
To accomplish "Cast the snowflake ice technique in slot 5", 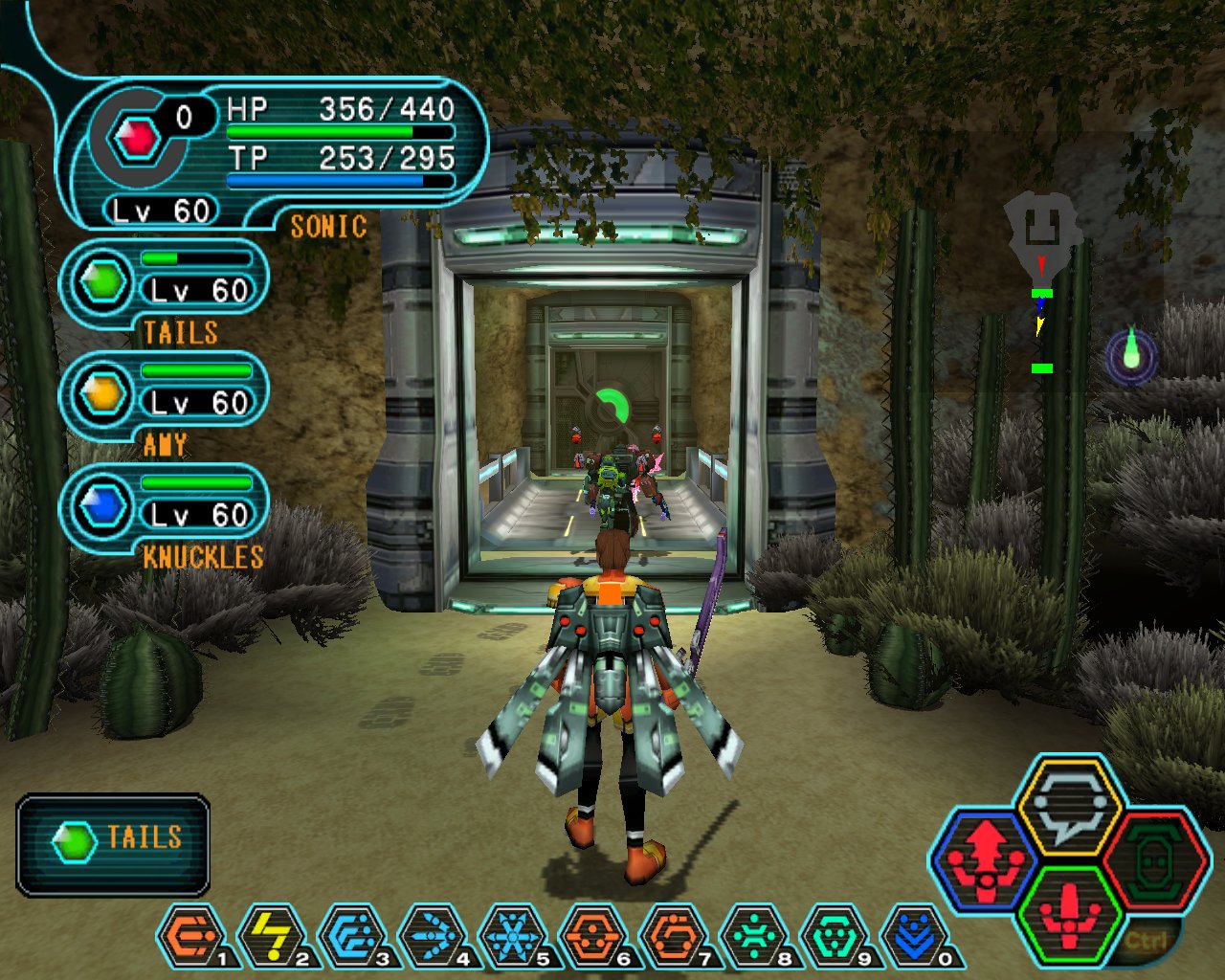I will pos(512,935).
